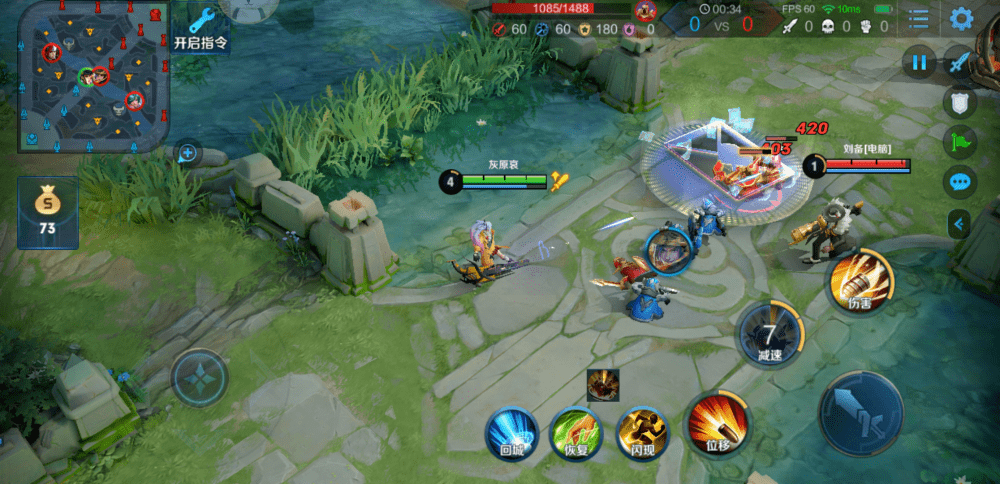Image resolution: width=1000 pixels, height=484 pixels.
Task: Click the 开启指令 wrench button
Action: pyautogui.click(x=200, y=28)
